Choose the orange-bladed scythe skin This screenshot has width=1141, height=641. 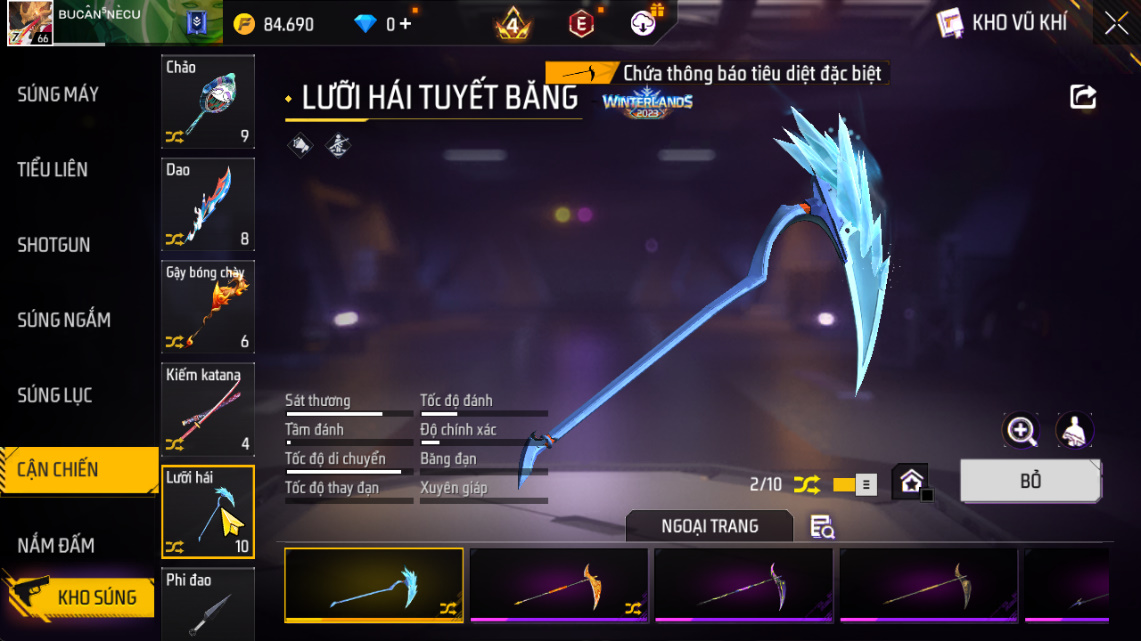pyautogui.click(x=559, y=584)
